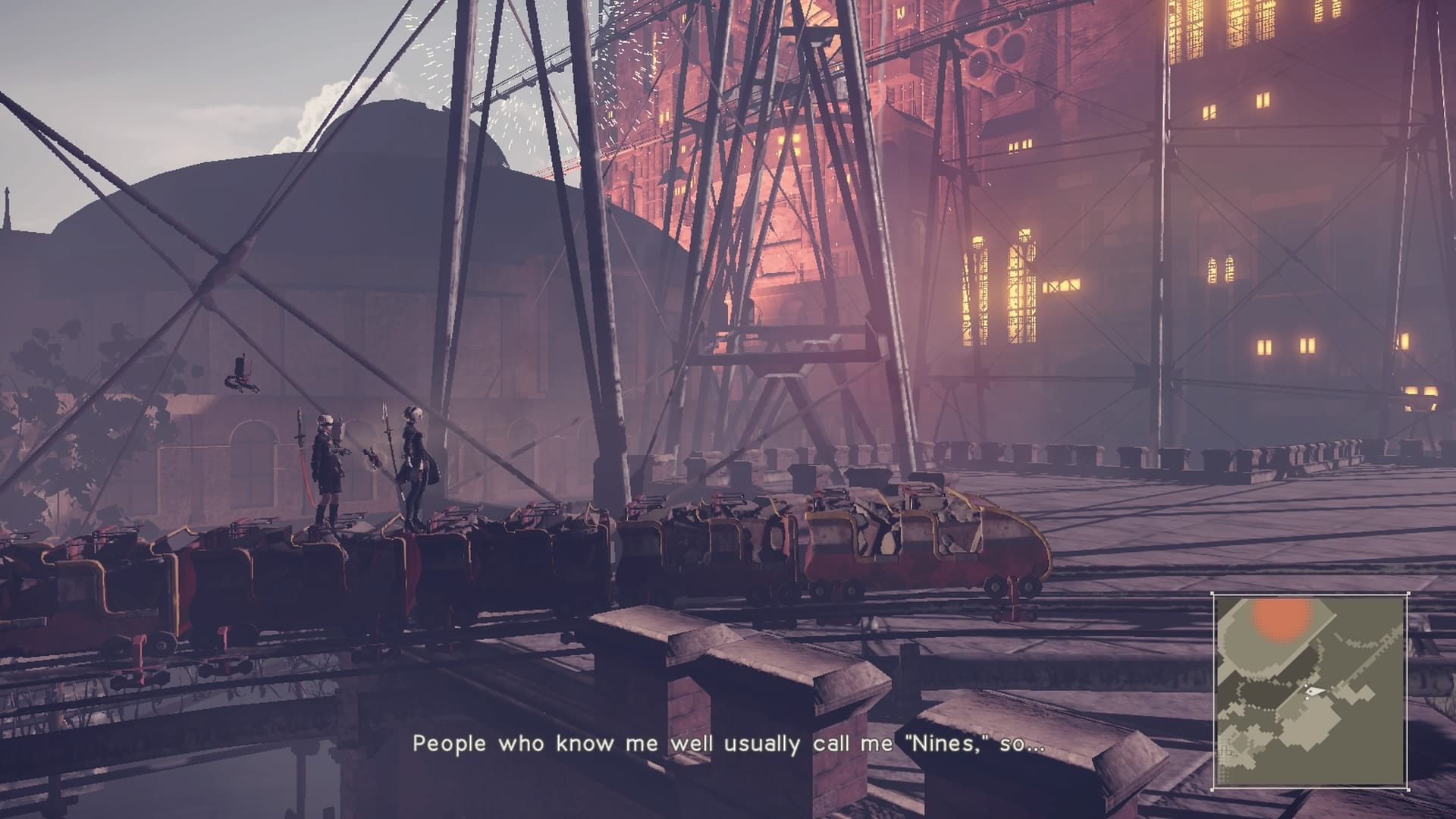Click the minimap in the corner

tap(1309, 690)
